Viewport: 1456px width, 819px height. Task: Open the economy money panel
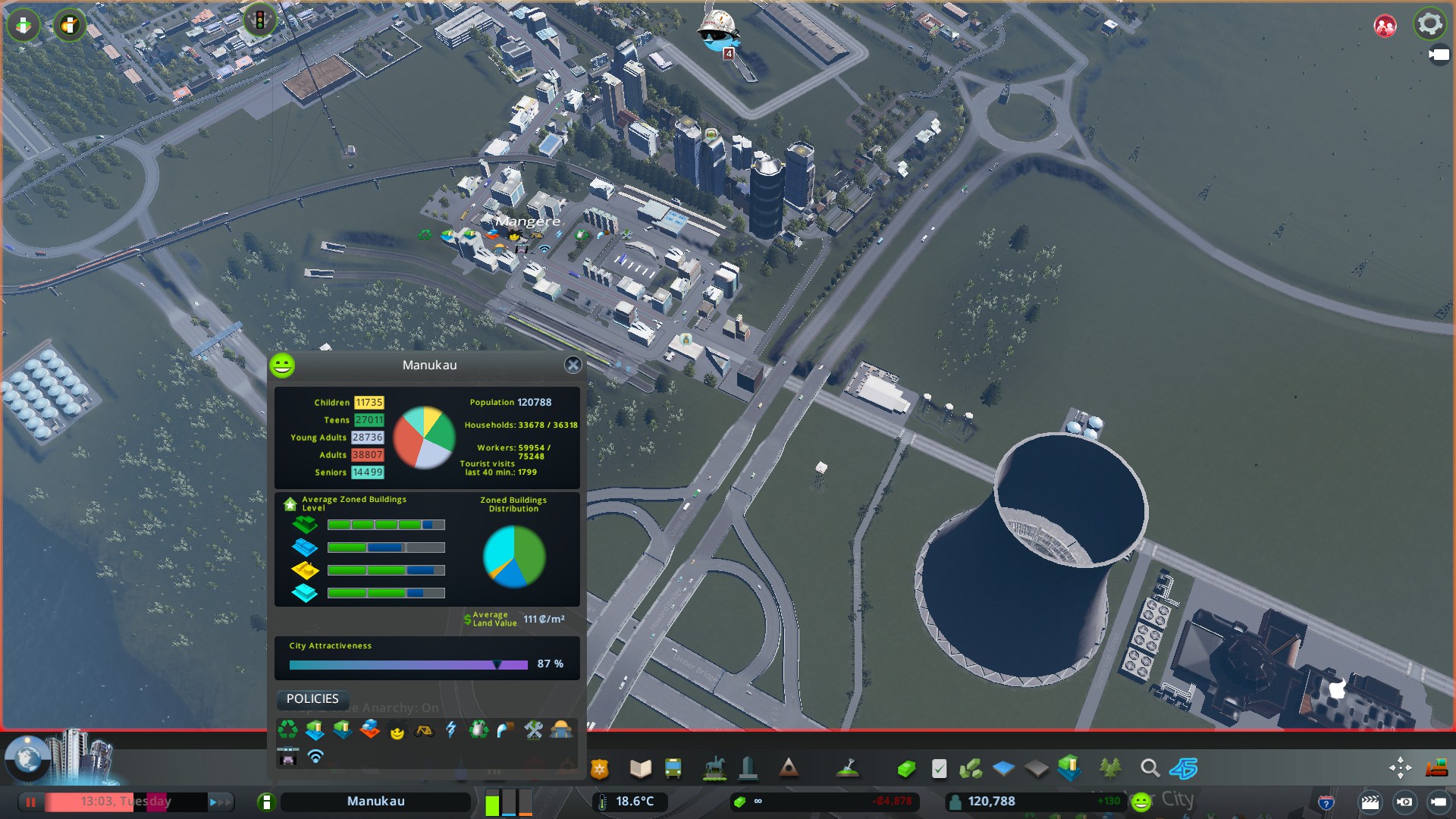(x=906, y=769)
